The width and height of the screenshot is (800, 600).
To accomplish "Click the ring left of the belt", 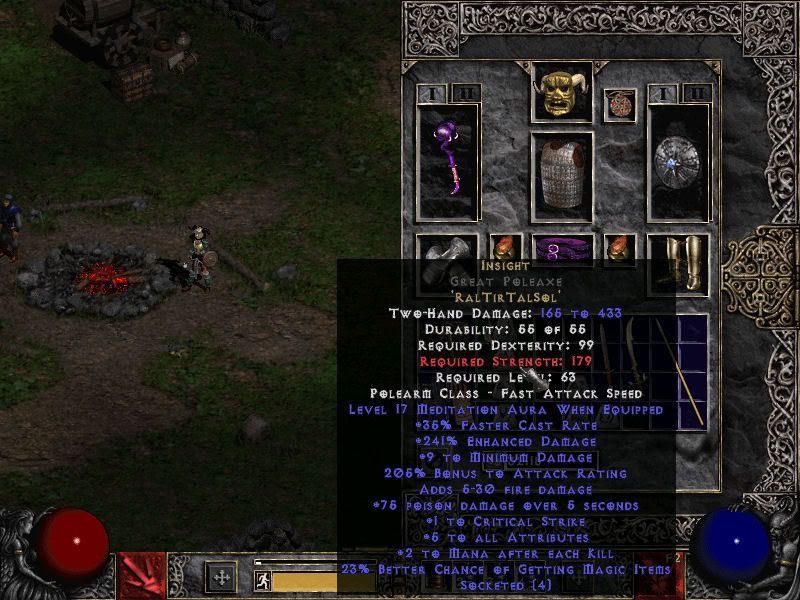I will [505, 249].
